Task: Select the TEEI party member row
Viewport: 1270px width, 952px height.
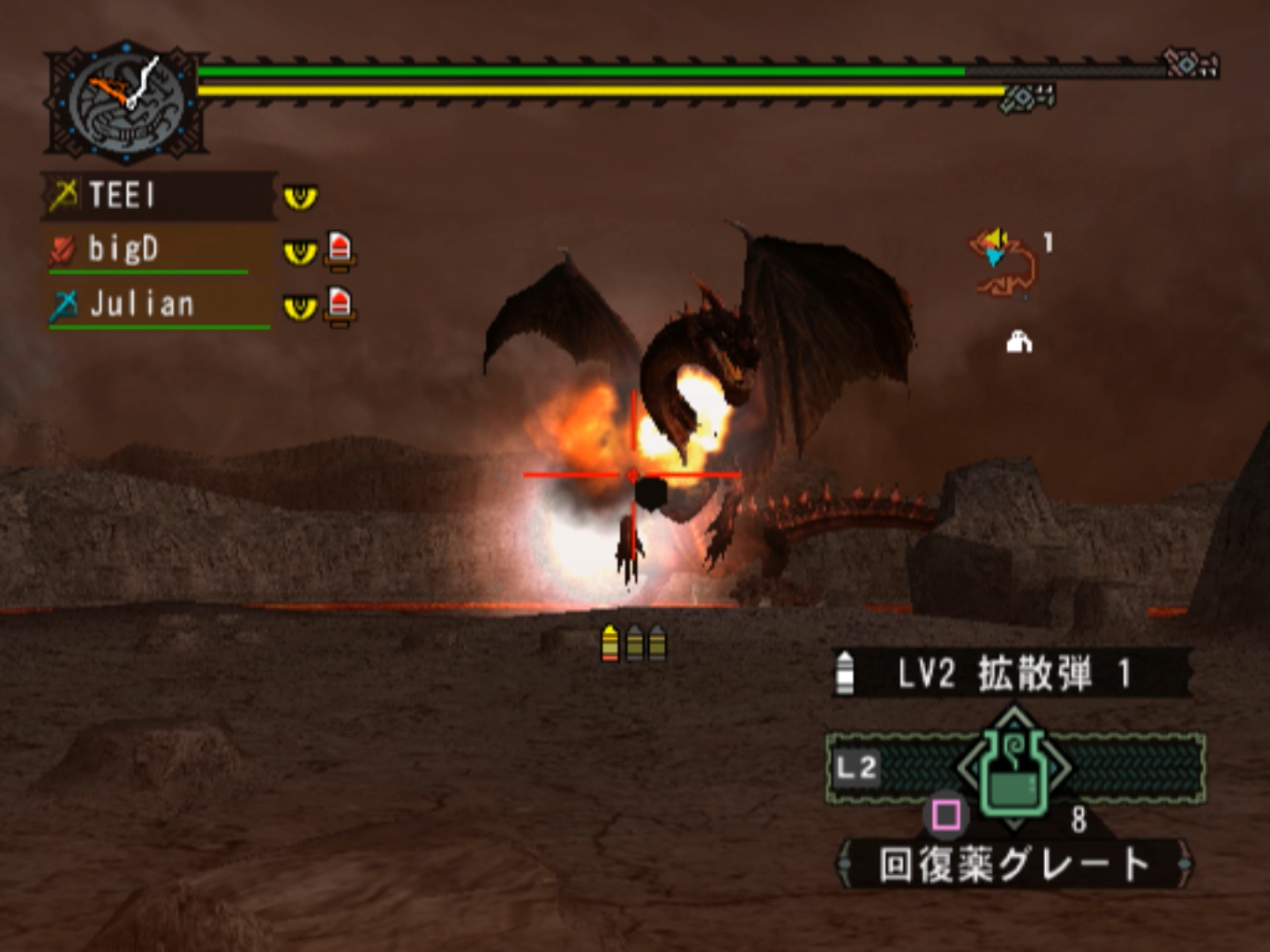Action: [159, 195]
